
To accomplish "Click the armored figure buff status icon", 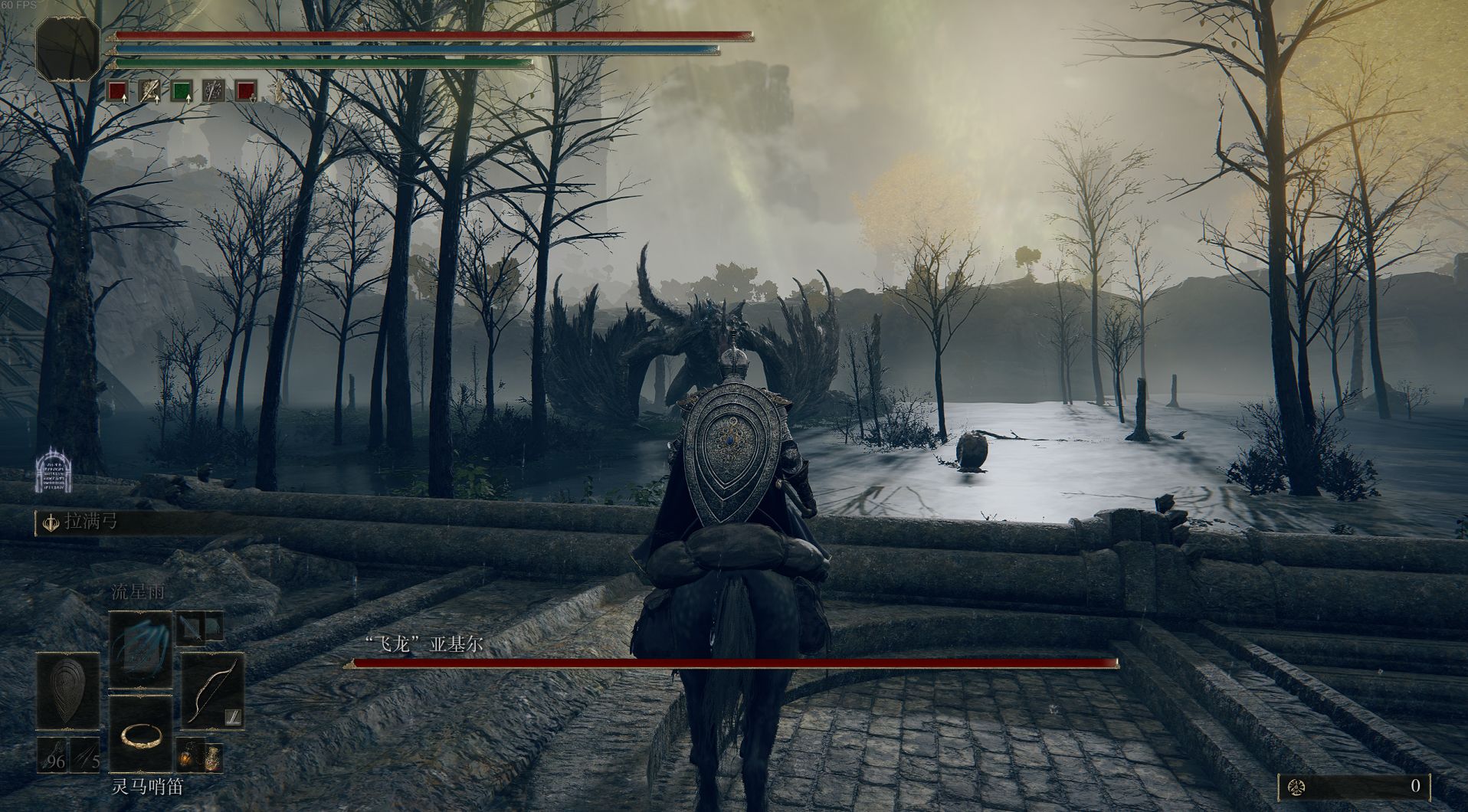I will pos(149,92).
